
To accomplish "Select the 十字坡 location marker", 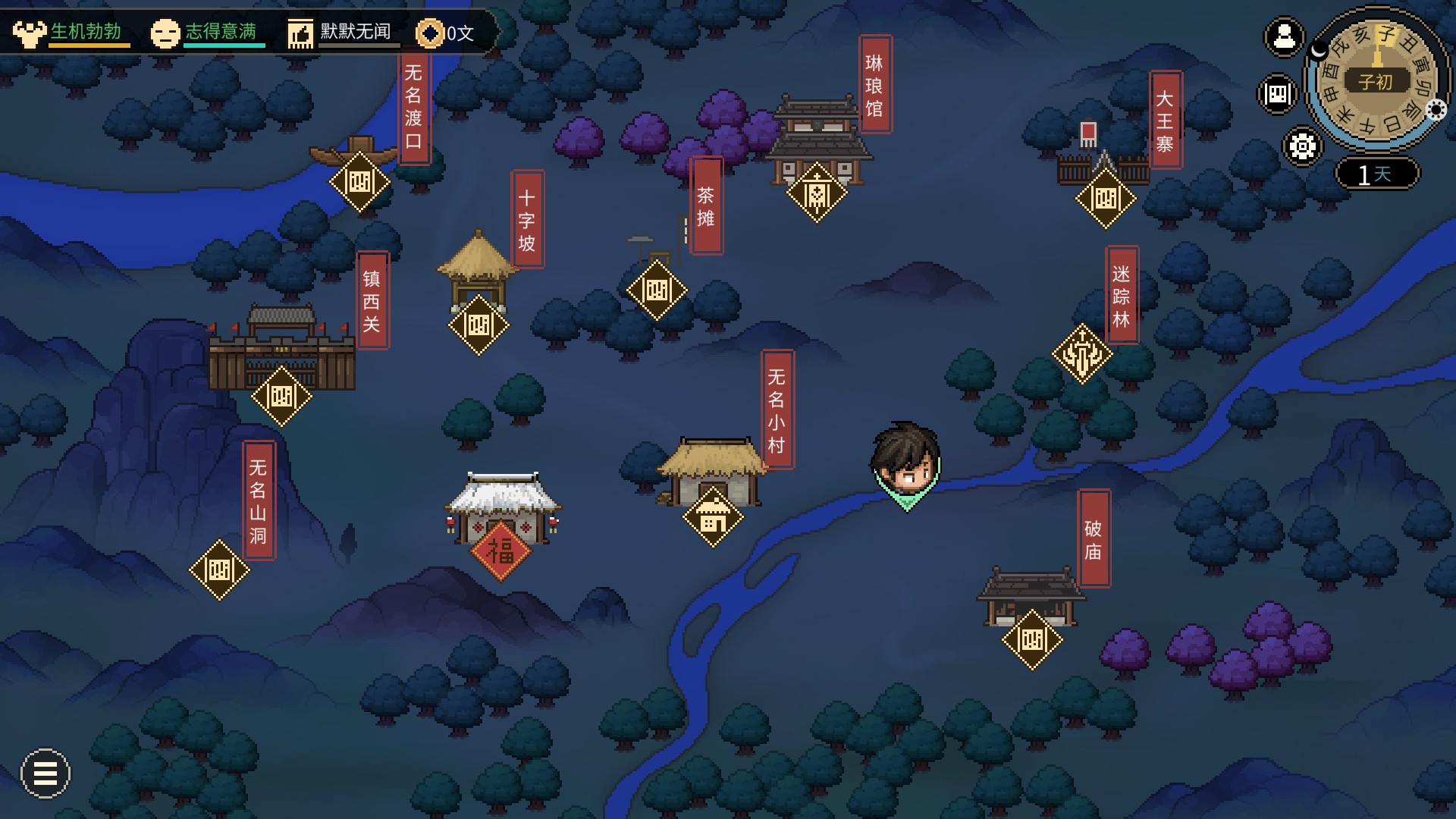I will [x=479, y=325].
